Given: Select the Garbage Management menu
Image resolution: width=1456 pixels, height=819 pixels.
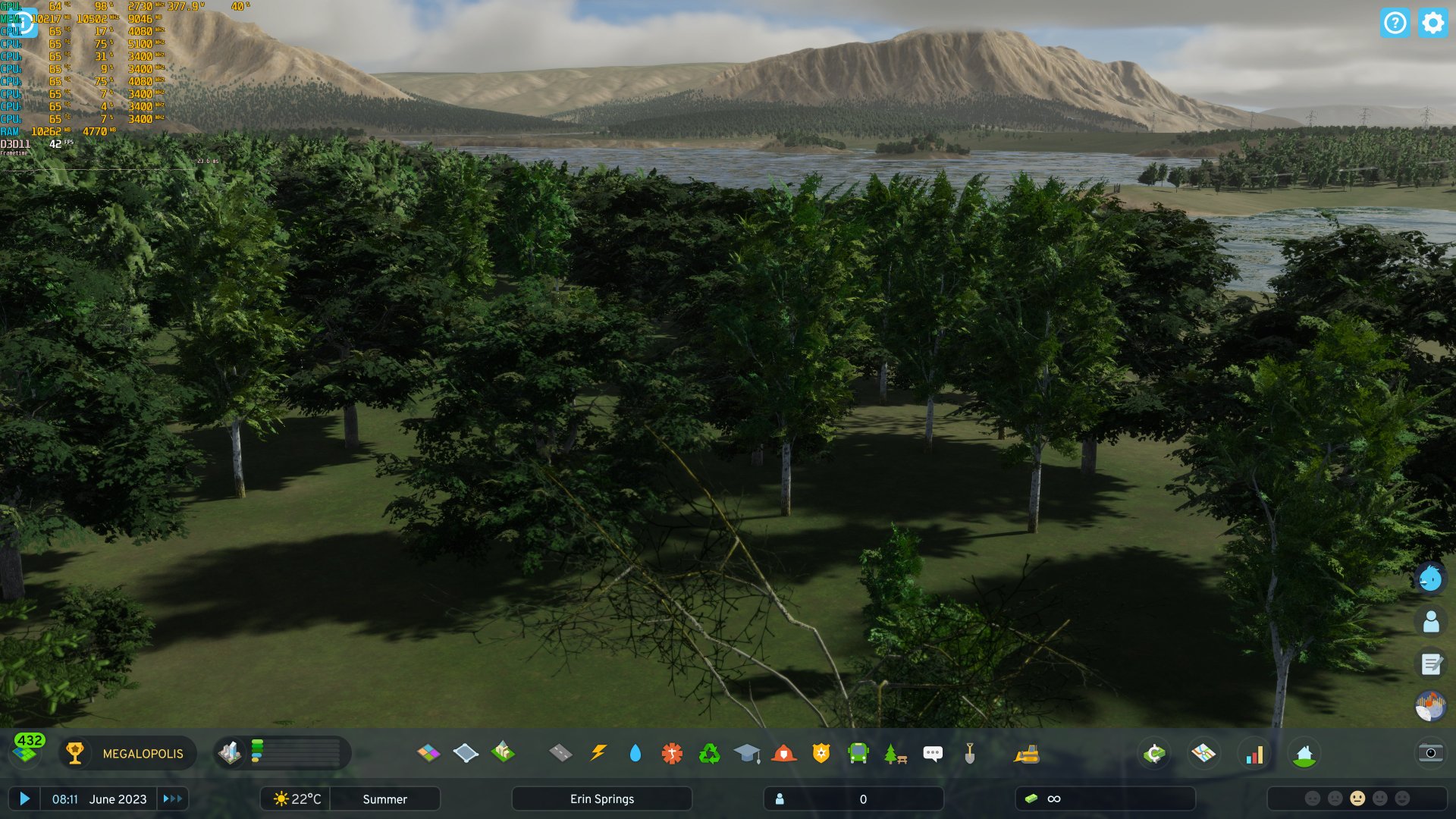Looking at the screenshot, I should (710, 753).
